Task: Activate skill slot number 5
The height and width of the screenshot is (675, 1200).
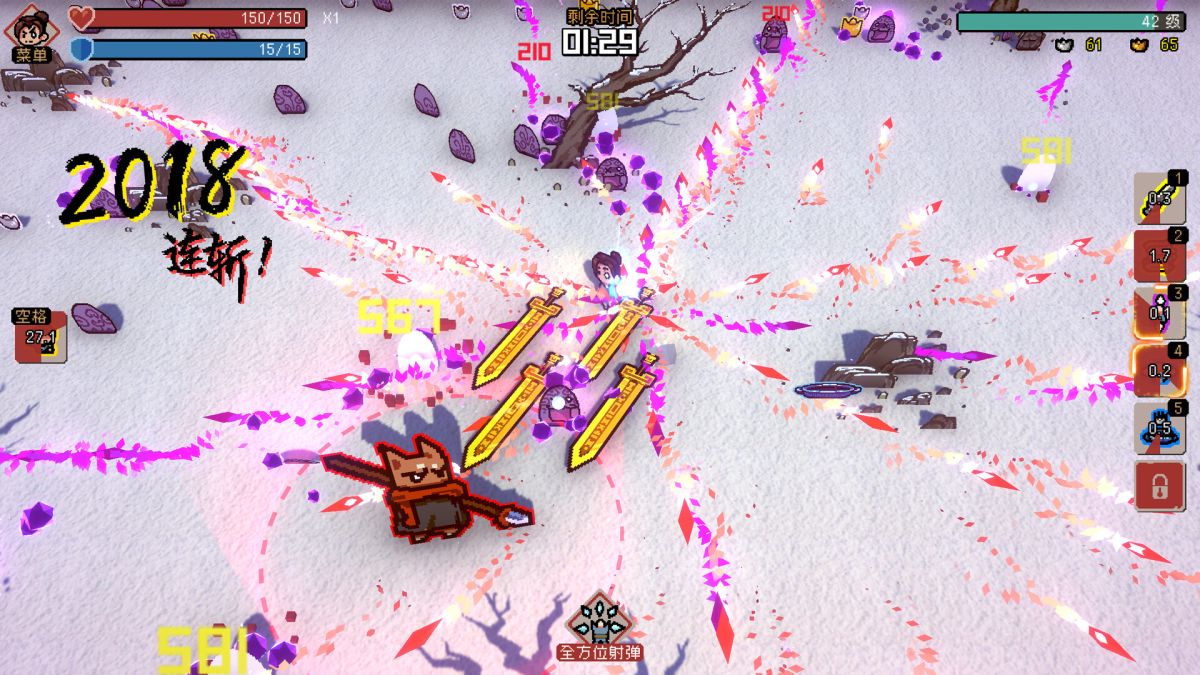Action: (1160, 428)
